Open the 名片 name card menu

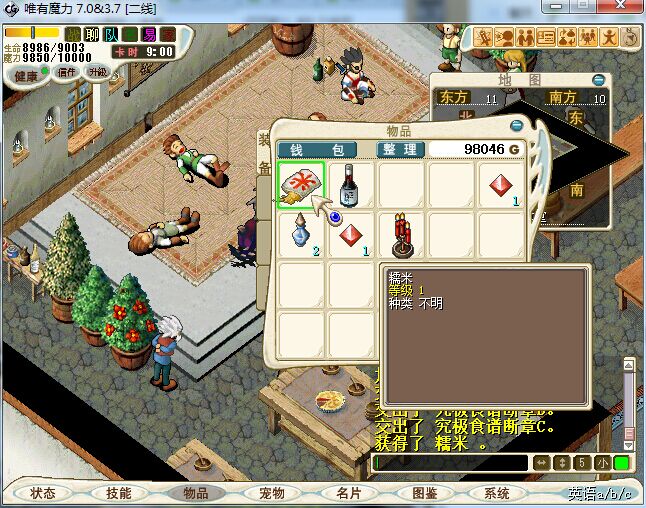tap(348, 493)
